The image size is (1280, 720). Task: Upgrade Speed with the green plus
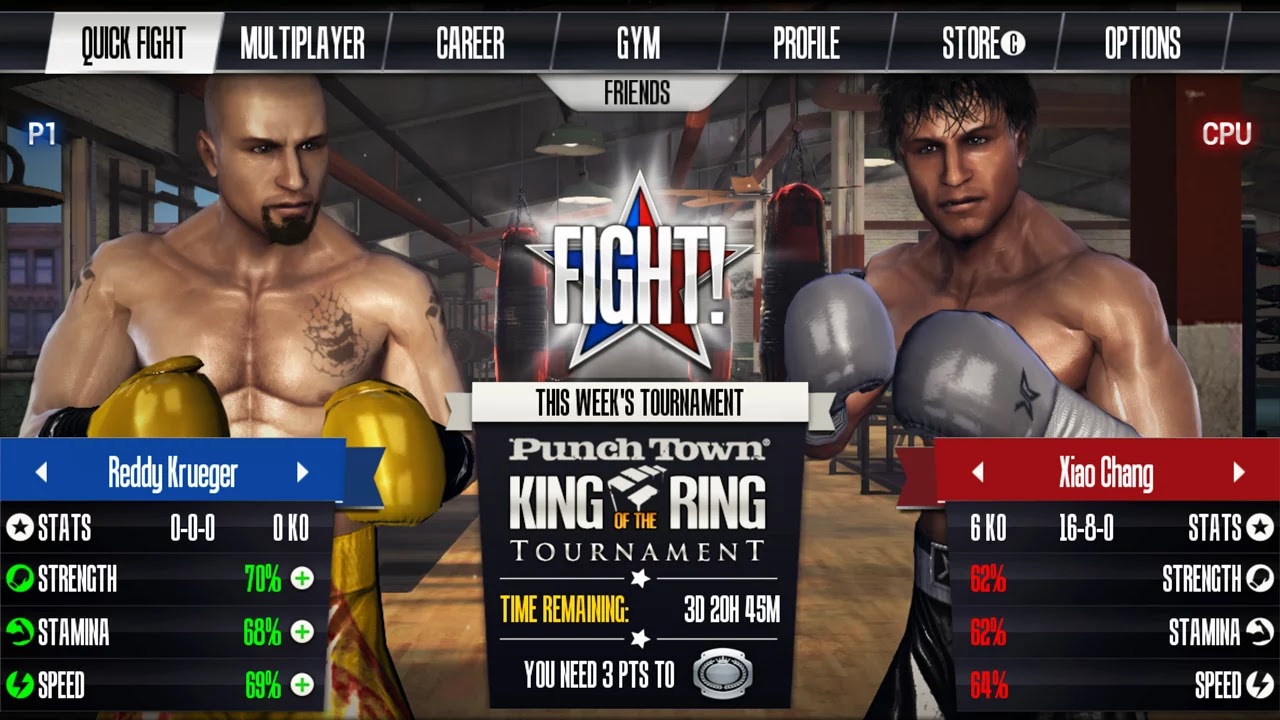coord(302,685)
